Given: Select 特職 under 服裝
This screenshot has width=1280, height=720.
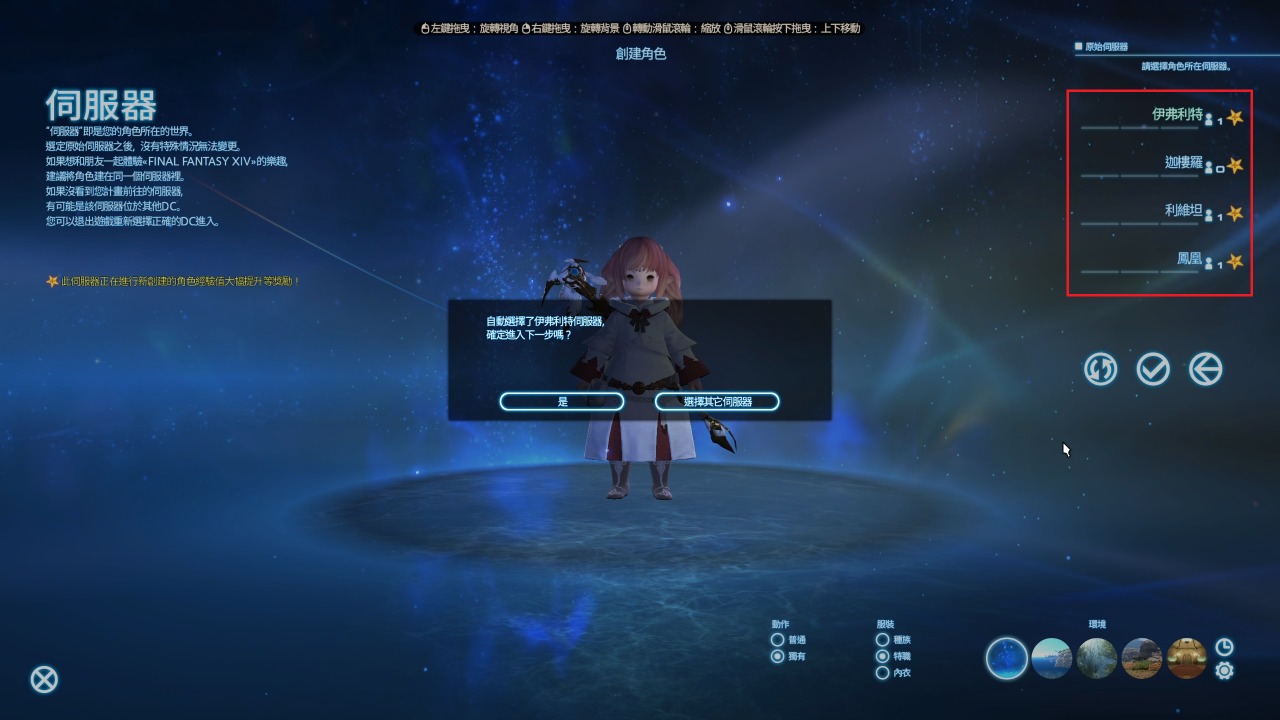Looking at the screenshot, I should pos(882,657).
